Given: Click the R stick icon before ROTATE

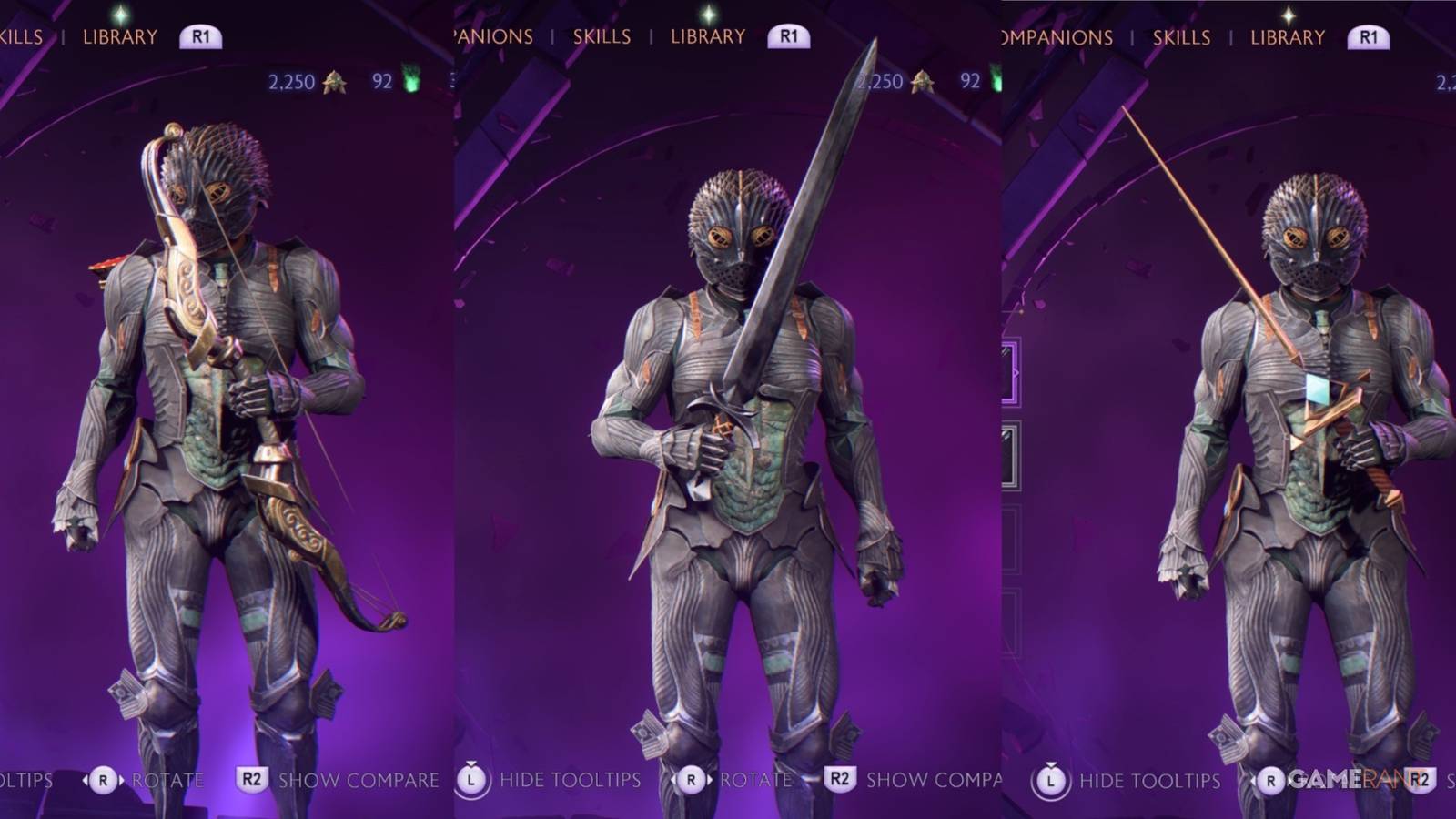Looking at the screenshot, I should (x=693, y=781).
